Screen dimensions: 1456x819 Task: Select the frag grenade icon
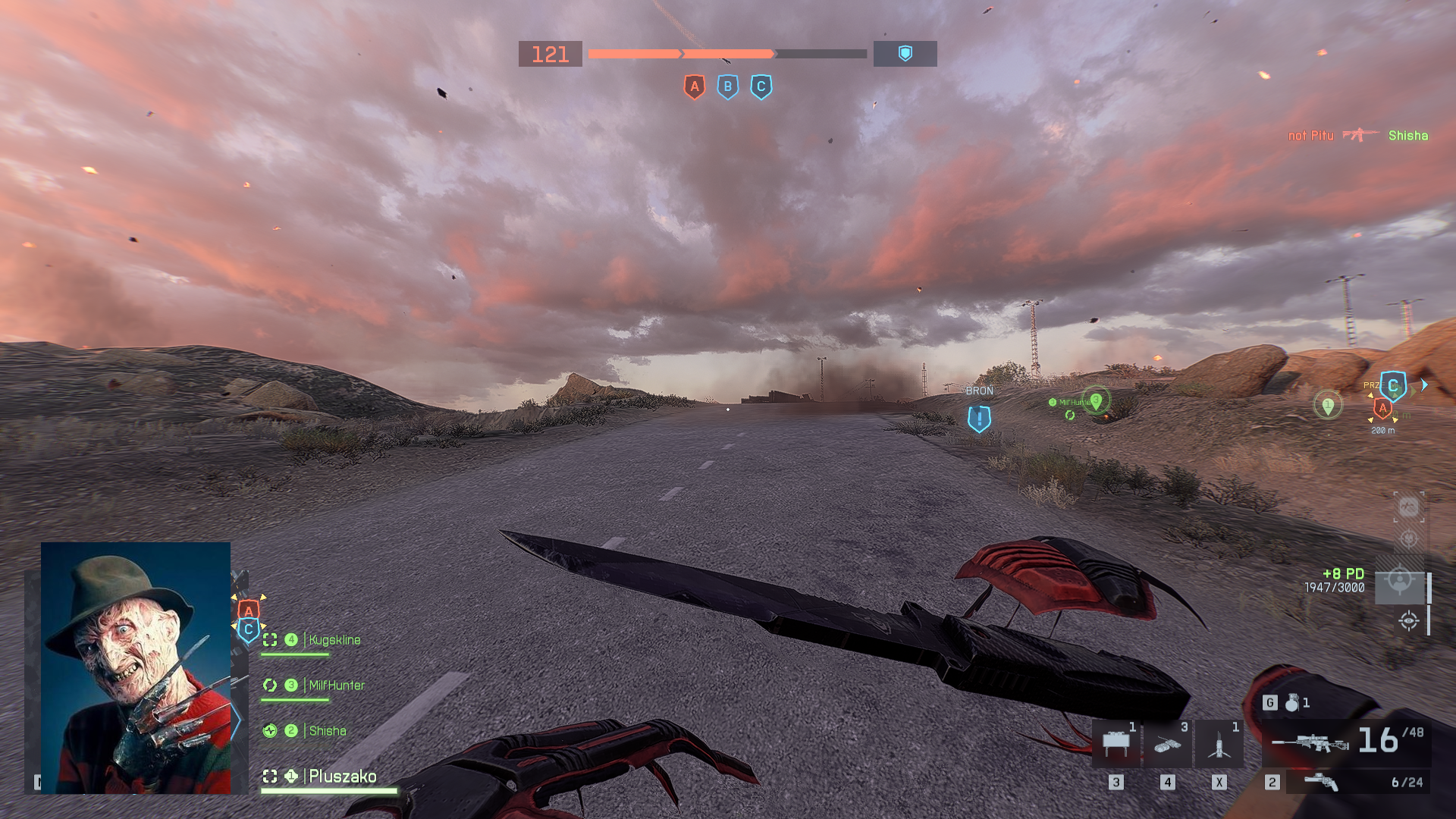(1292, 703)
